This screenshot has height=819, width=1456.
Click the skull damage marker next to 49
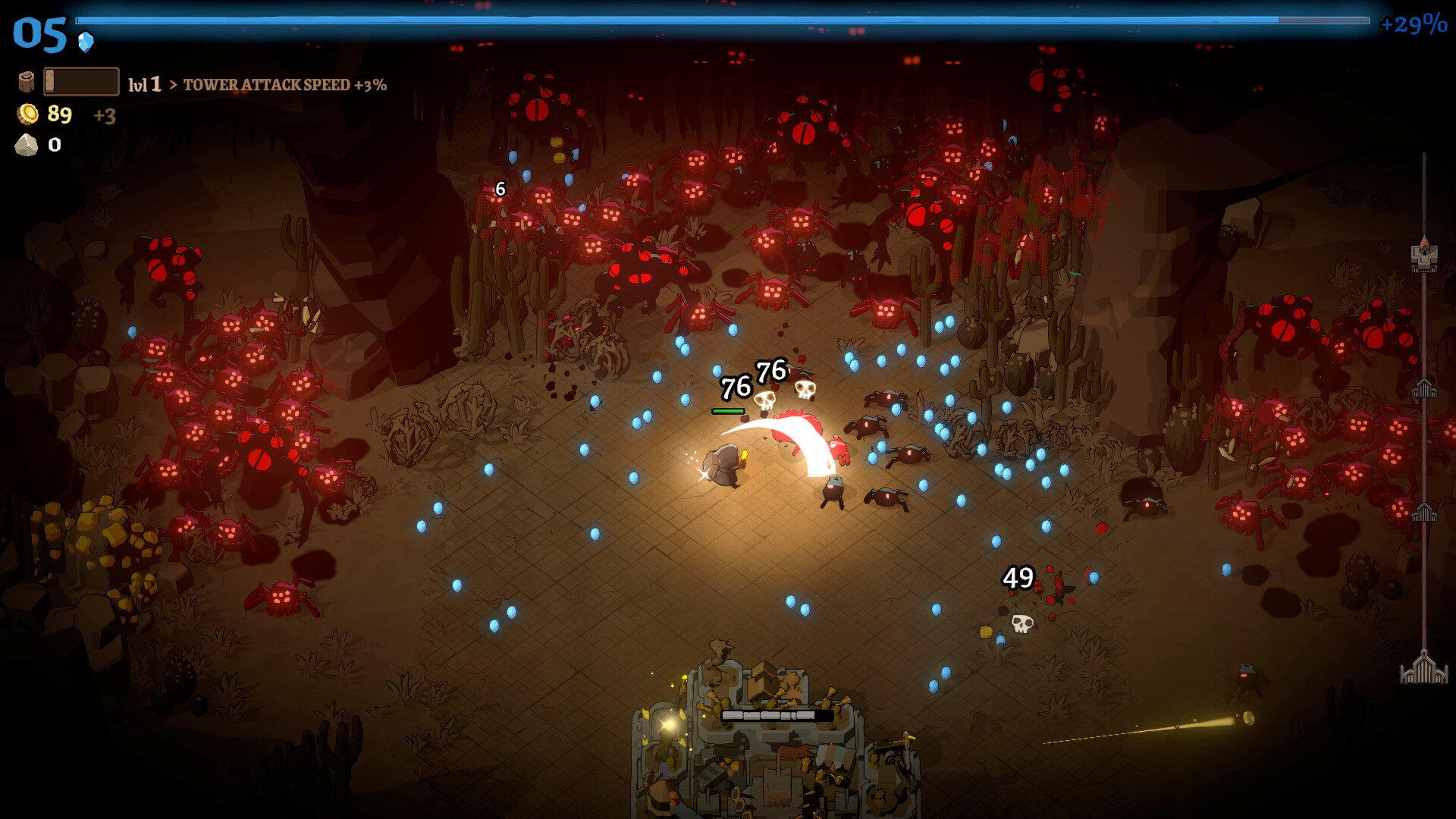click(1023, 621)
